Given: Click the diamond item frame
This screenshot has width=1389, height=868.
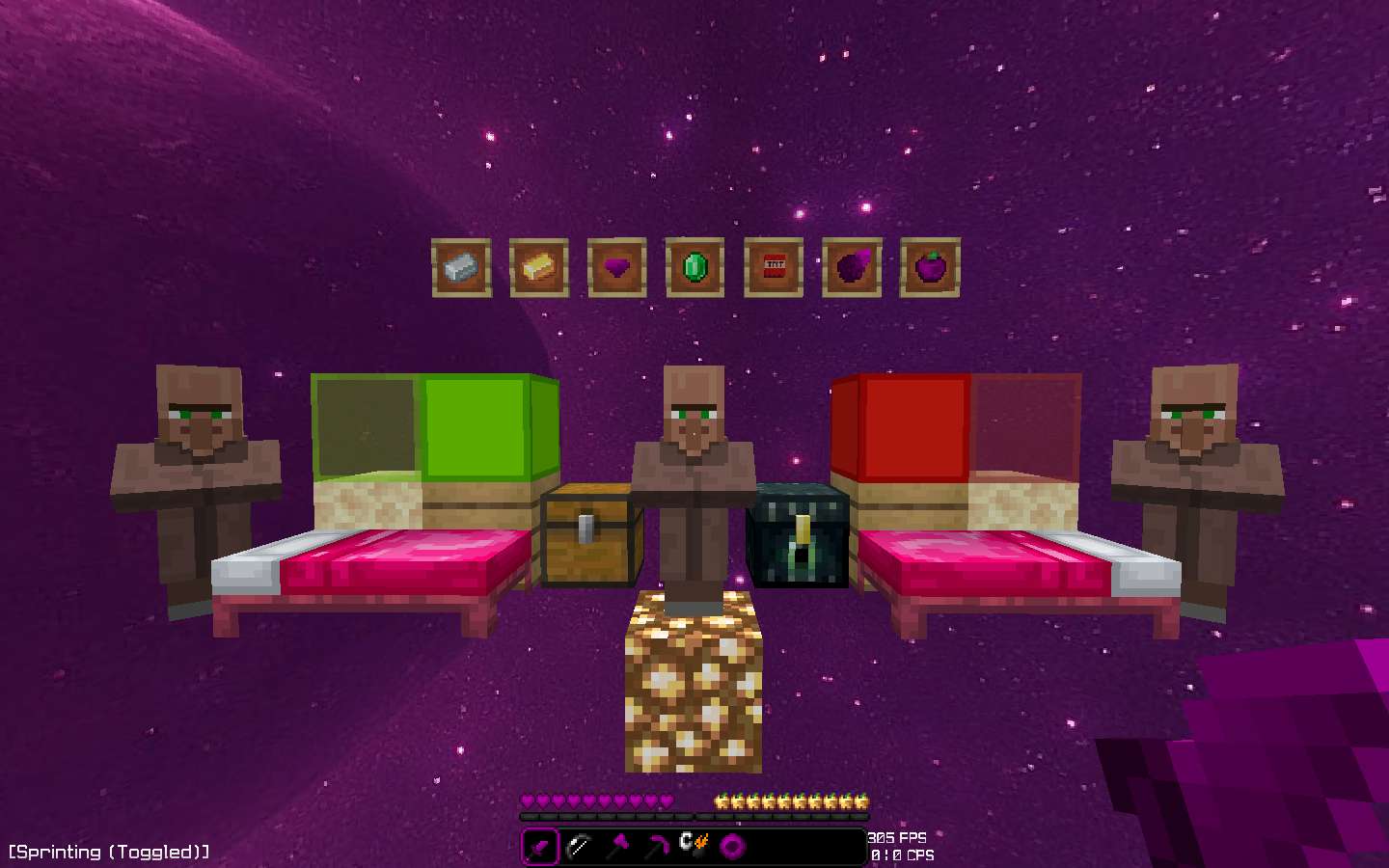Looking at the screenshot, I should point(617,268).
